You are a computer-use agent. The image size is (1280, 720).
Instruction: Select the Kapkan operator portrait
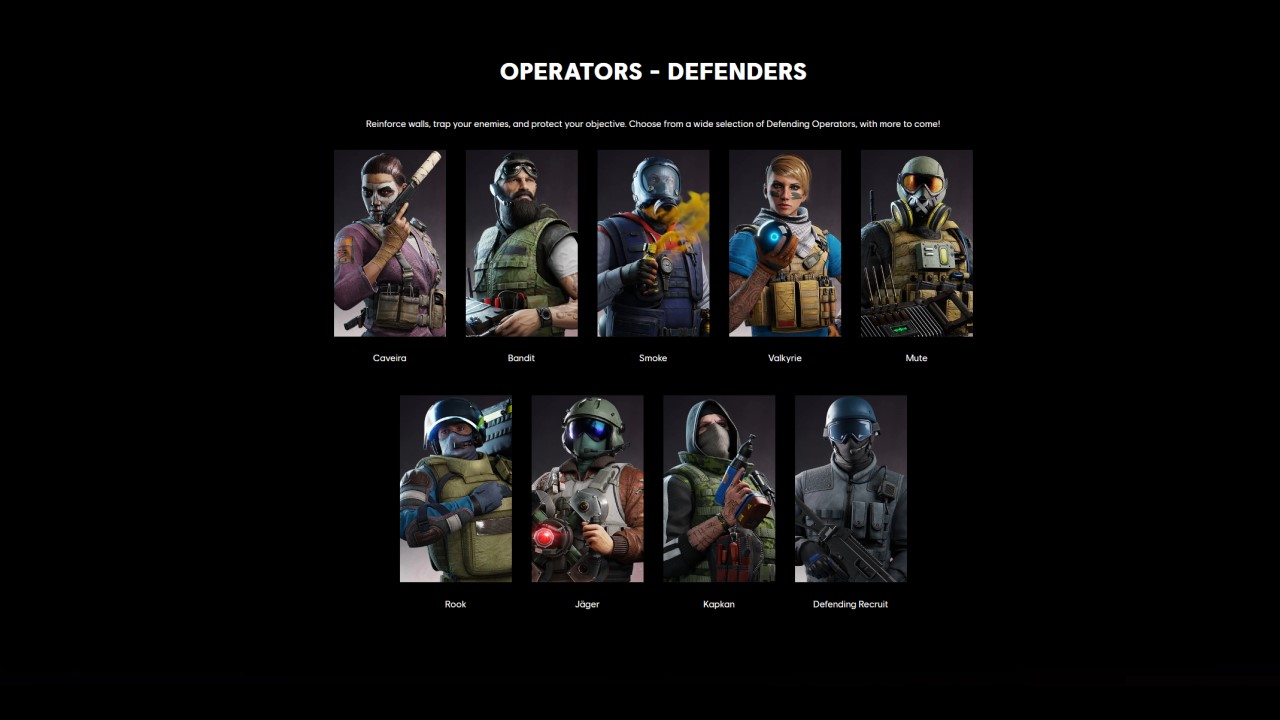[x=719, y=488]
